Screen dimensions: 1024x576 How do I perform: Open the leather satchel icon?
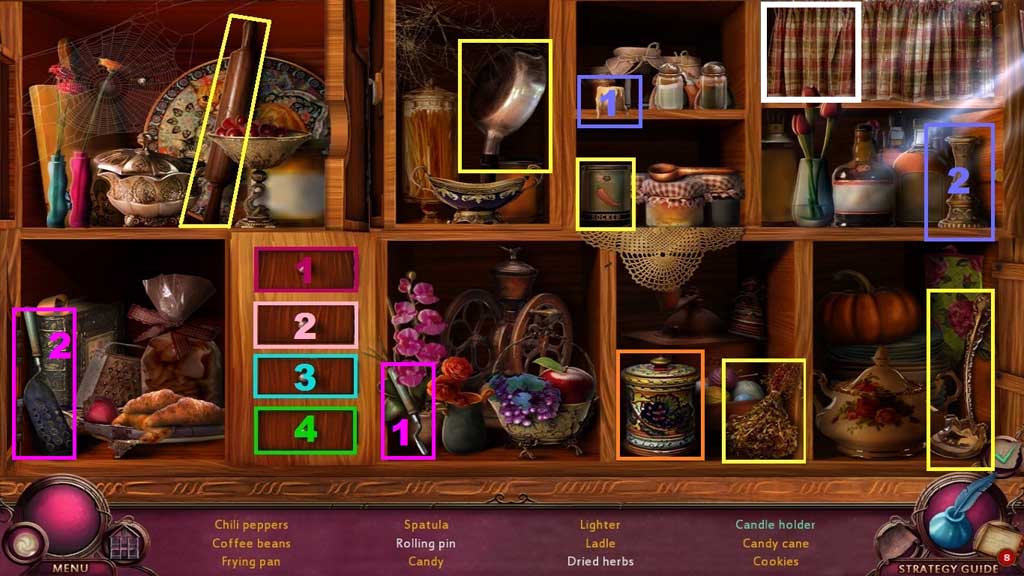coord(893,540)
